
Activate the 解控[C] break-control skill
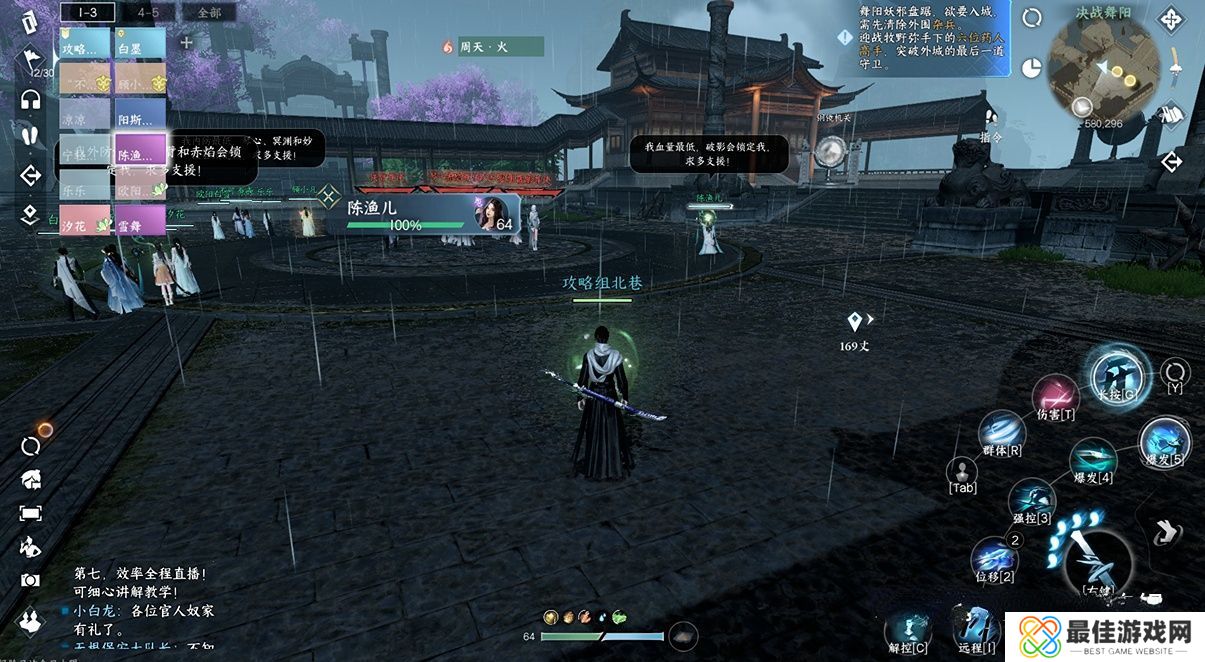(908, 630)
